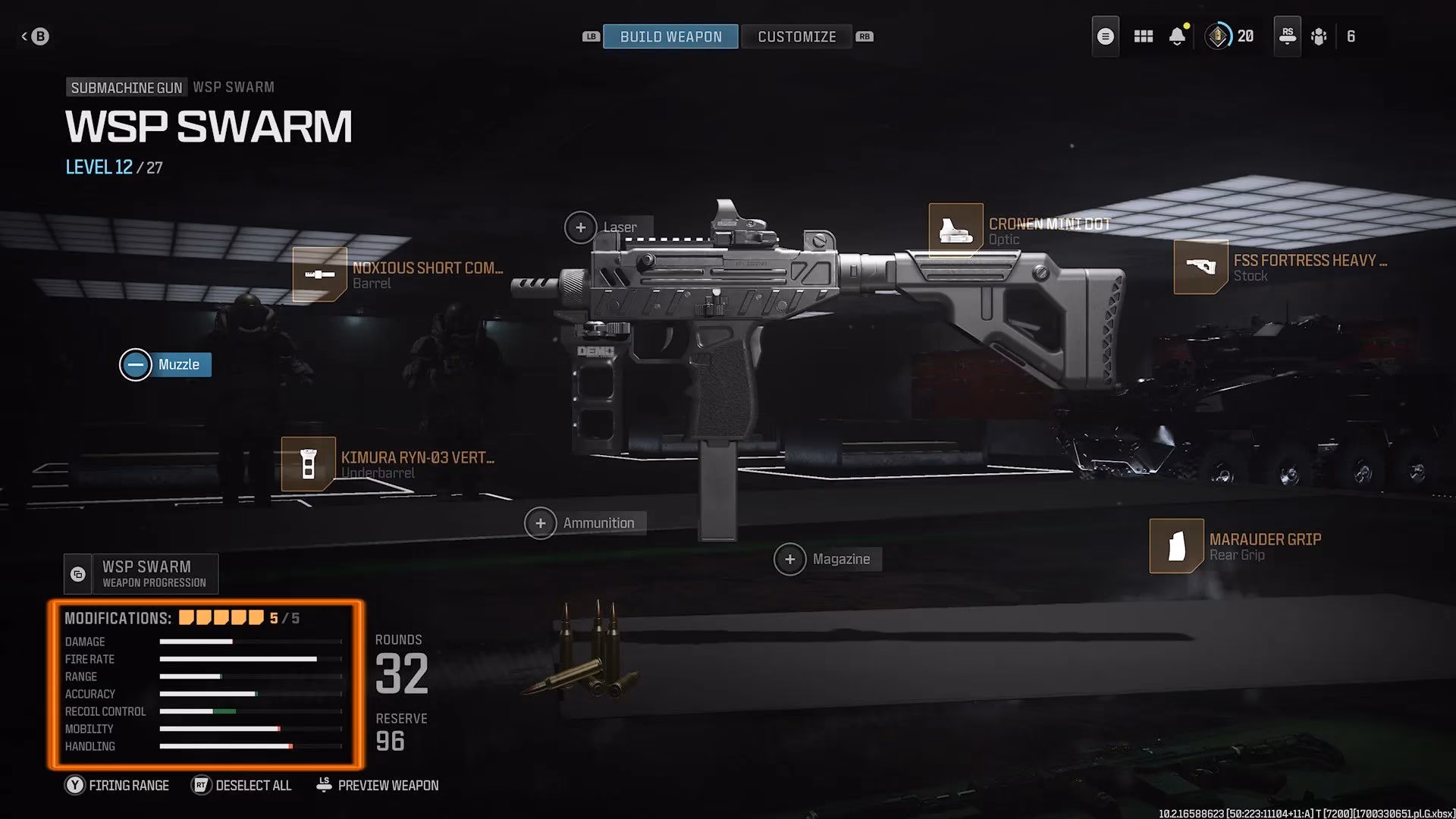Switch to the Customize tab

pos(796,36)
